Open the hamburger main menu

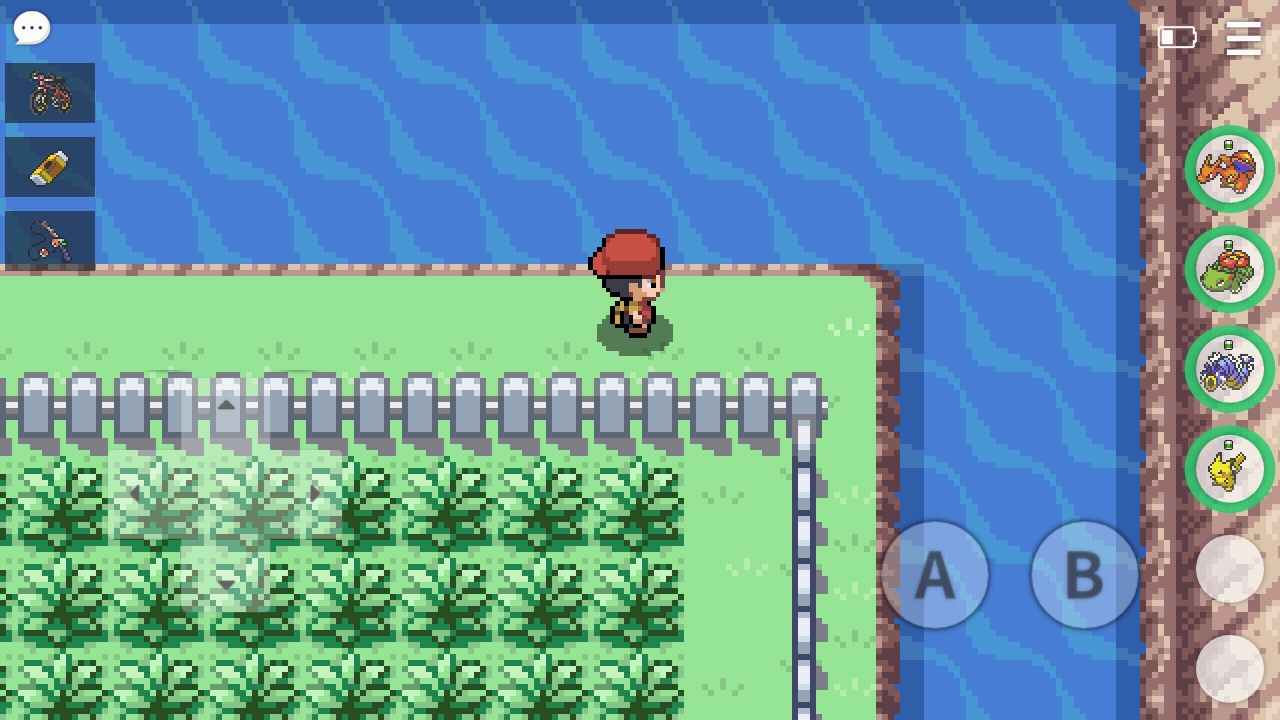(1243, 38)
